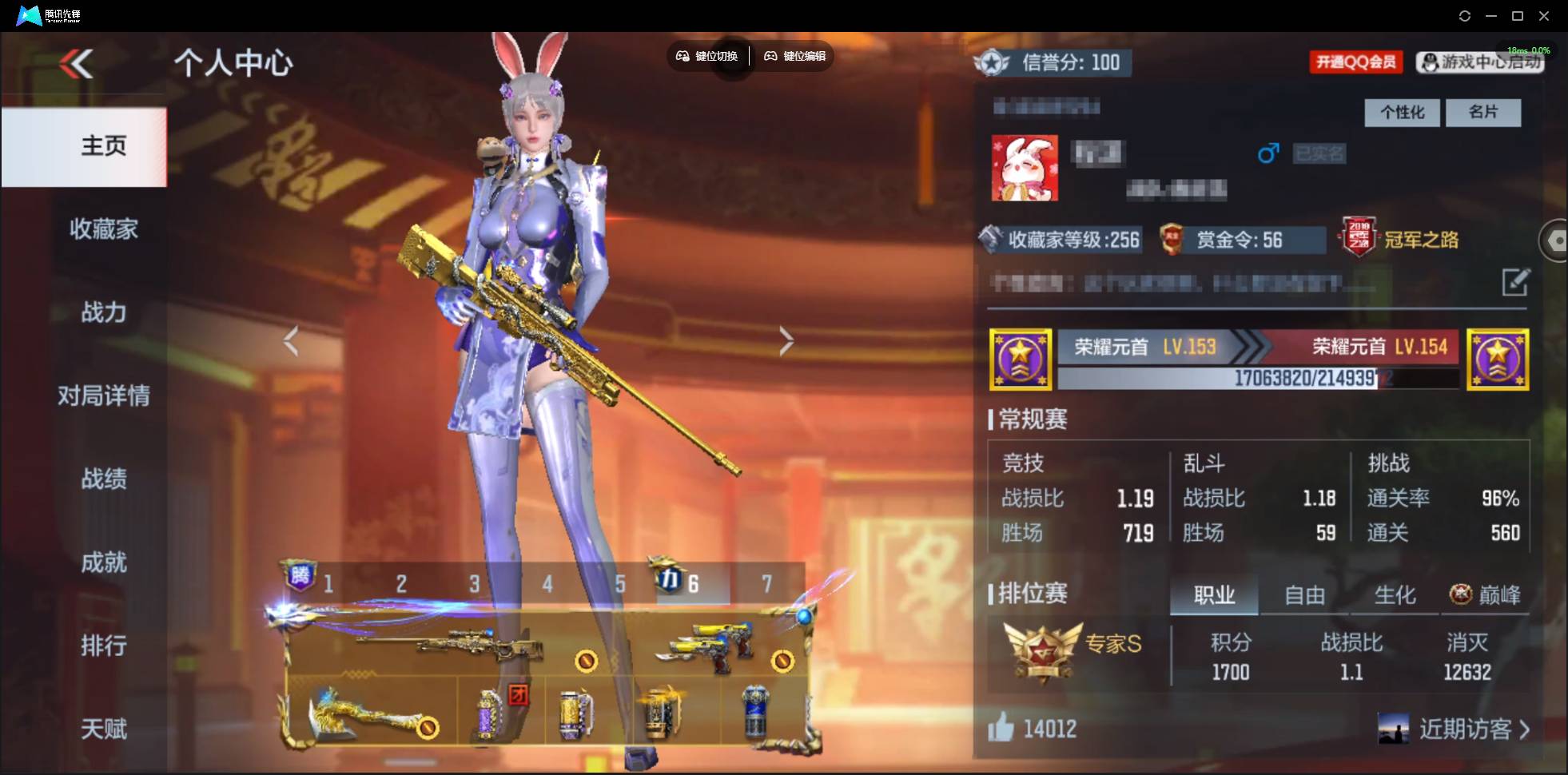The image size is (1568, 775).
Task: Toggle the 键位切换 keybinding switch
Action: pos(708,56)
